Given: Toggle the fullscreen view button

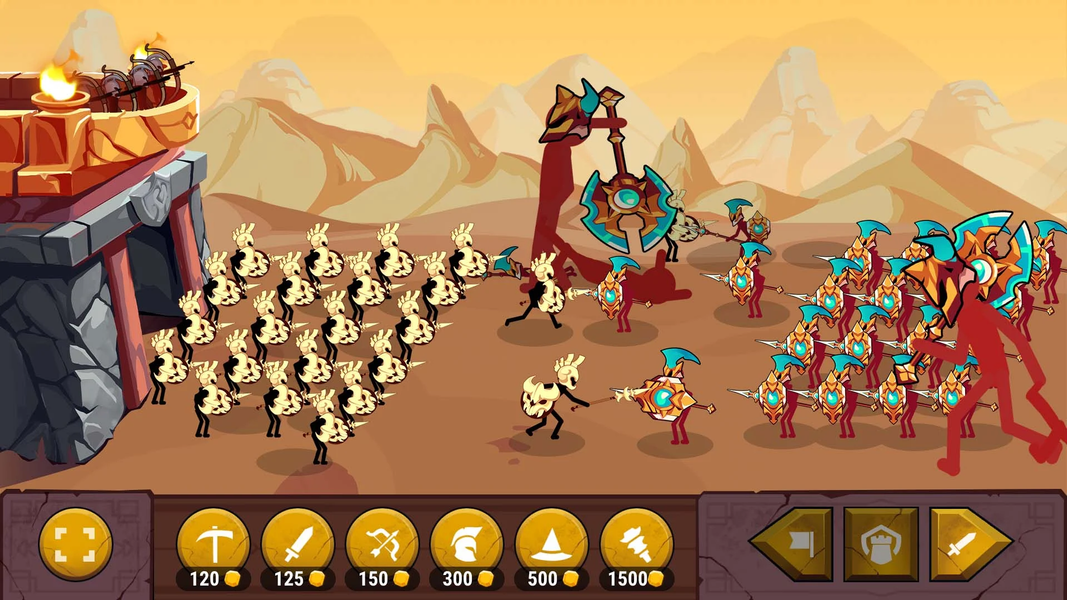Looking at the screenshot, I should point(75,544).
